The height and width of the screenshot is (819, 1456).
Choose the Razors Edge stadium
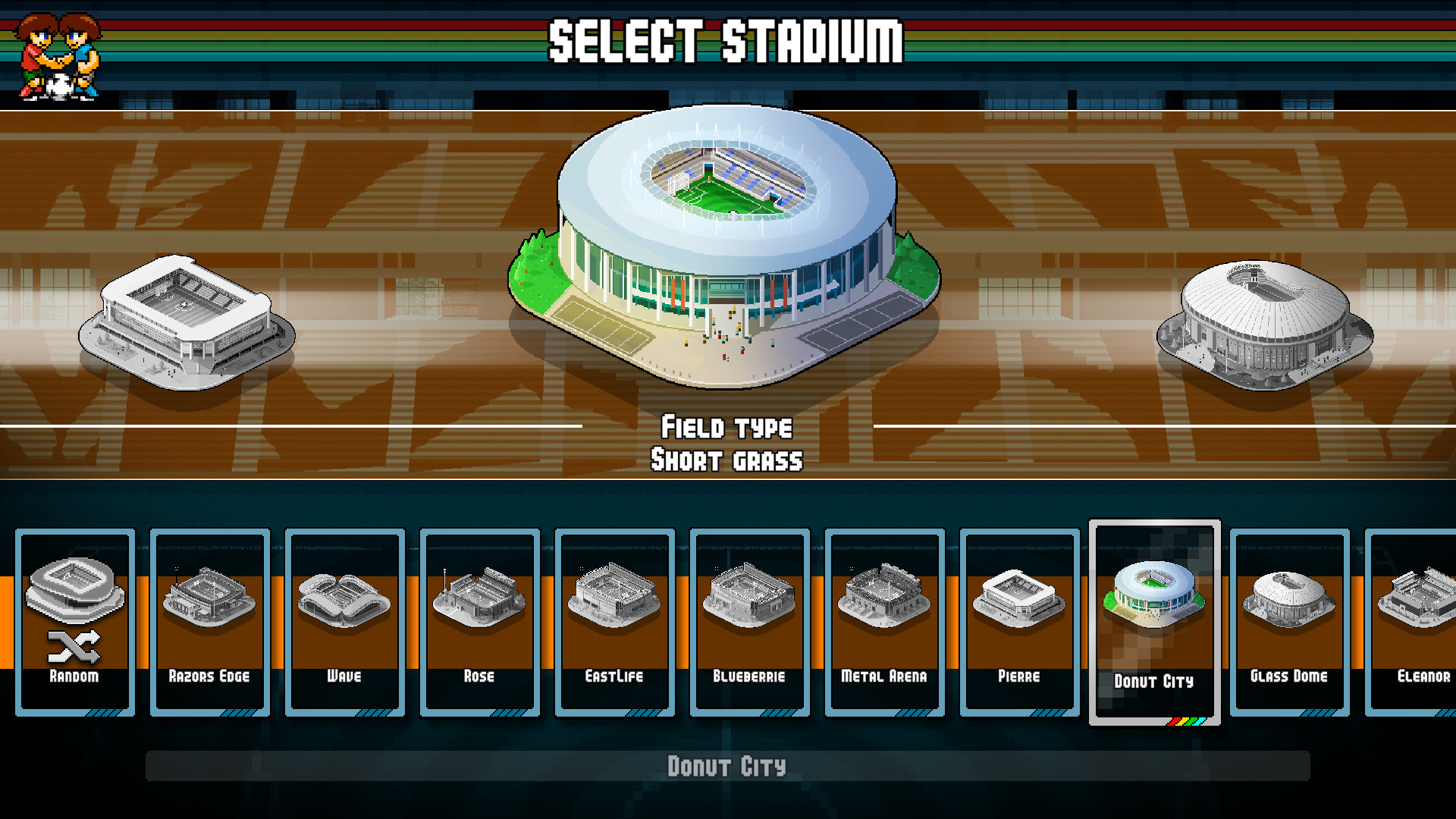(209, 622)
